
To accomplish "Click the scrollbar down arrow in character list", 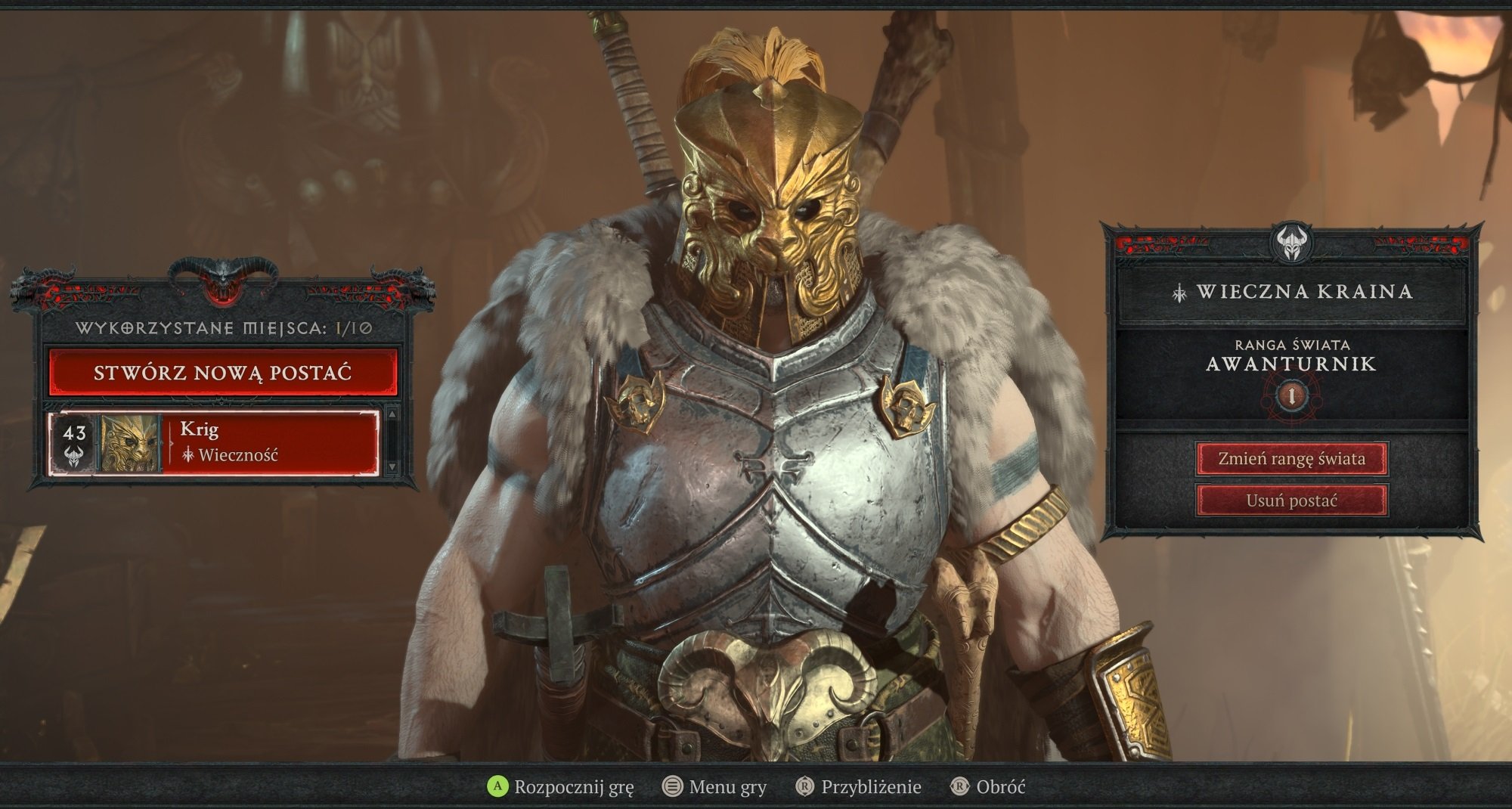I will pyautogui.click(x=393, y=467).
